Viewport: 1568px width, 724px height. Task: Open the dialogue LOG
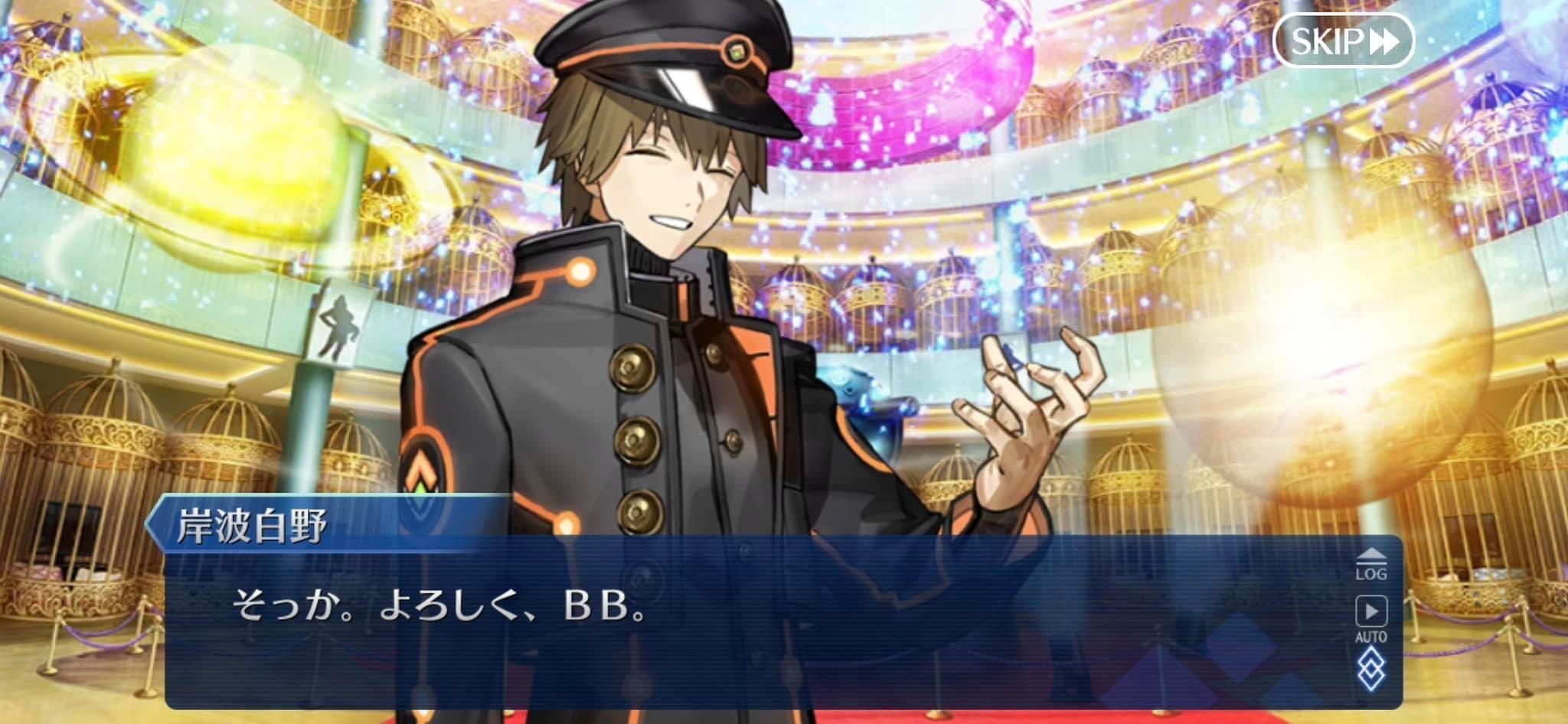click(x=1370, y=564)
